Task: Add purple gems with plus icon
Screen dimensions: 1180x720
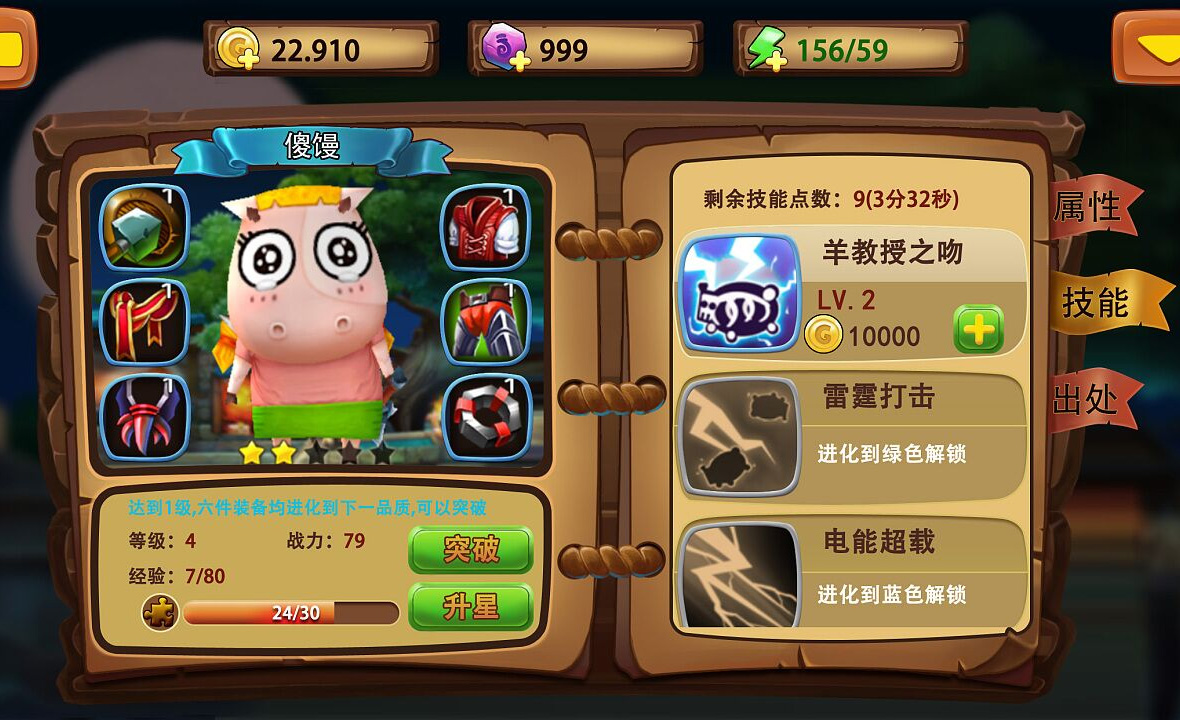Action: tap(505, 49)
